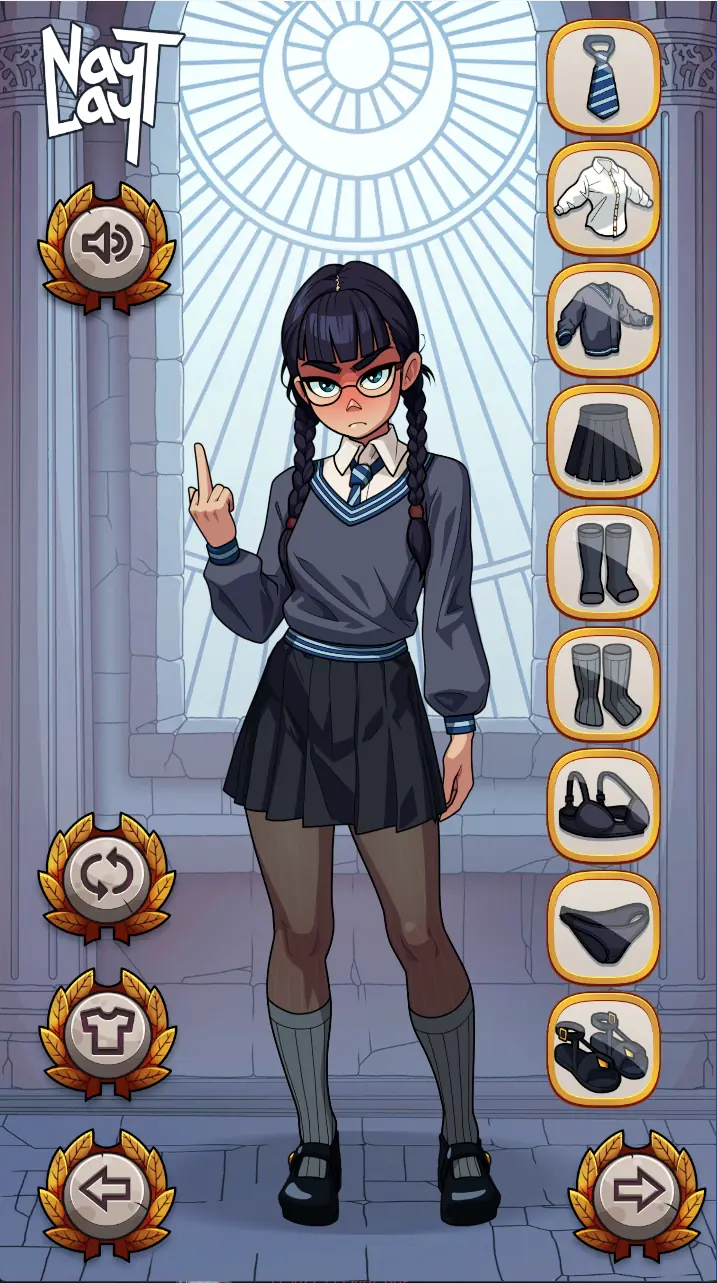The height and width of the screenshot is (1283, 717).
Task: Open the t-shirt outfit button
Action: 107,1032
